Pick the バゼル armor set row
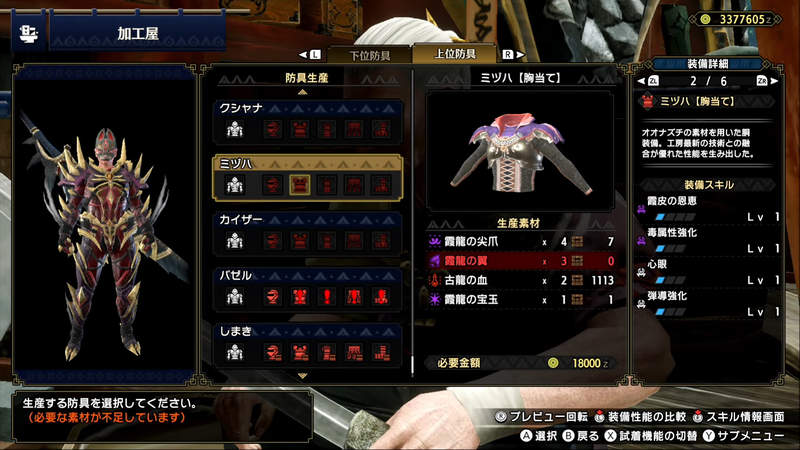Image resolution: width=800 pixels, height=450 pixels. [x=305, y=288]
